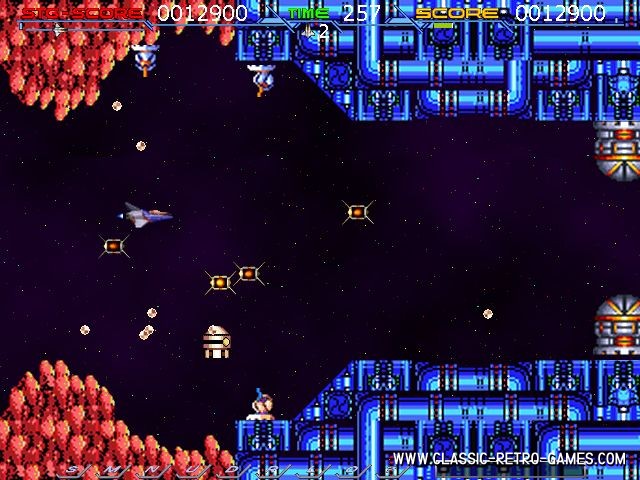The width and height of the screenshot is (640, 480).
Task: Activate the N power-up slot
Action: coord(151,469)
